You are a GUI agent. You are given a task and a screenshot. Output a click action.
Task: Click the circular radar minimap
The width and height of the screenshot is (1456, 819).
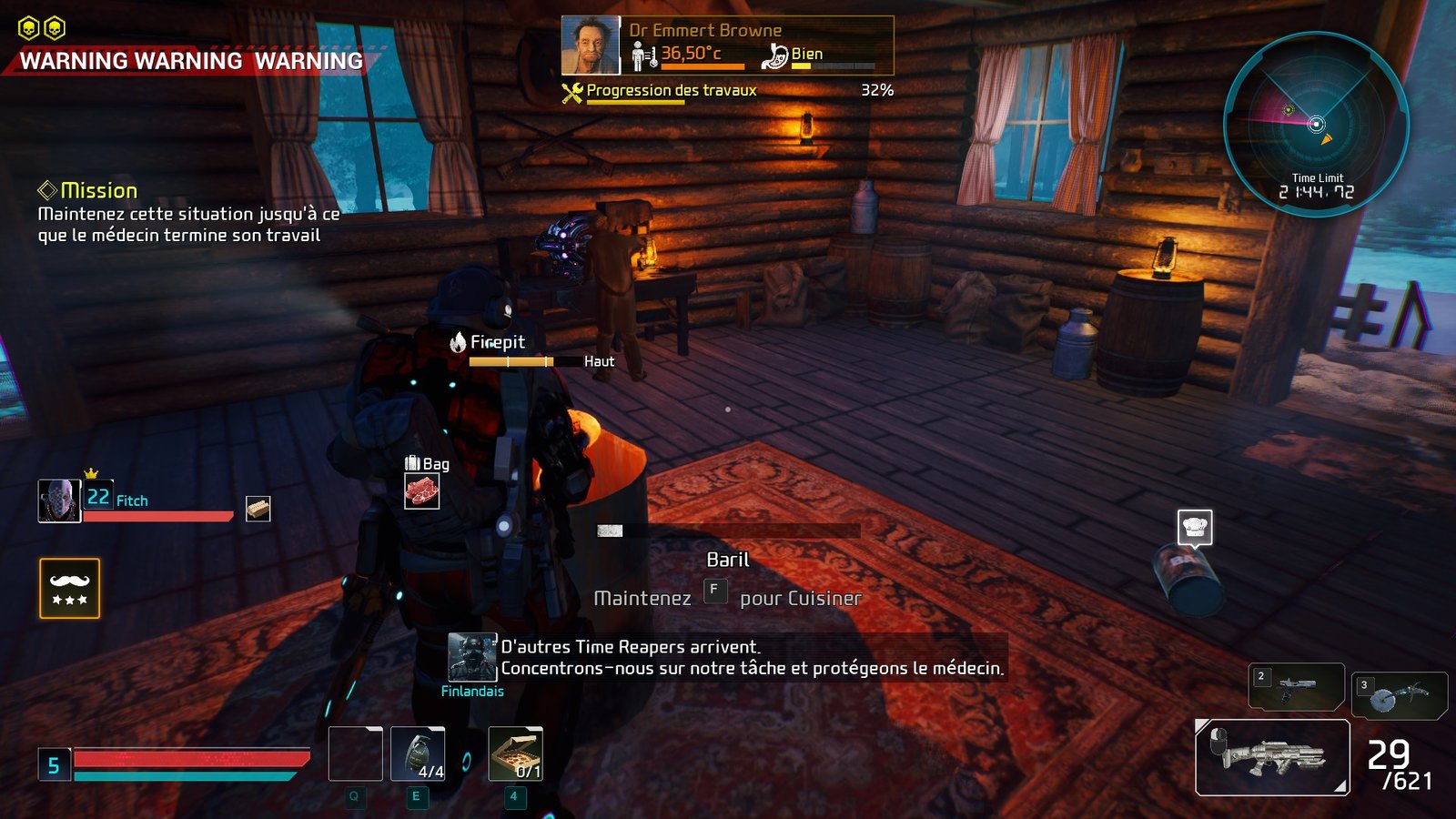(1316, 124)
